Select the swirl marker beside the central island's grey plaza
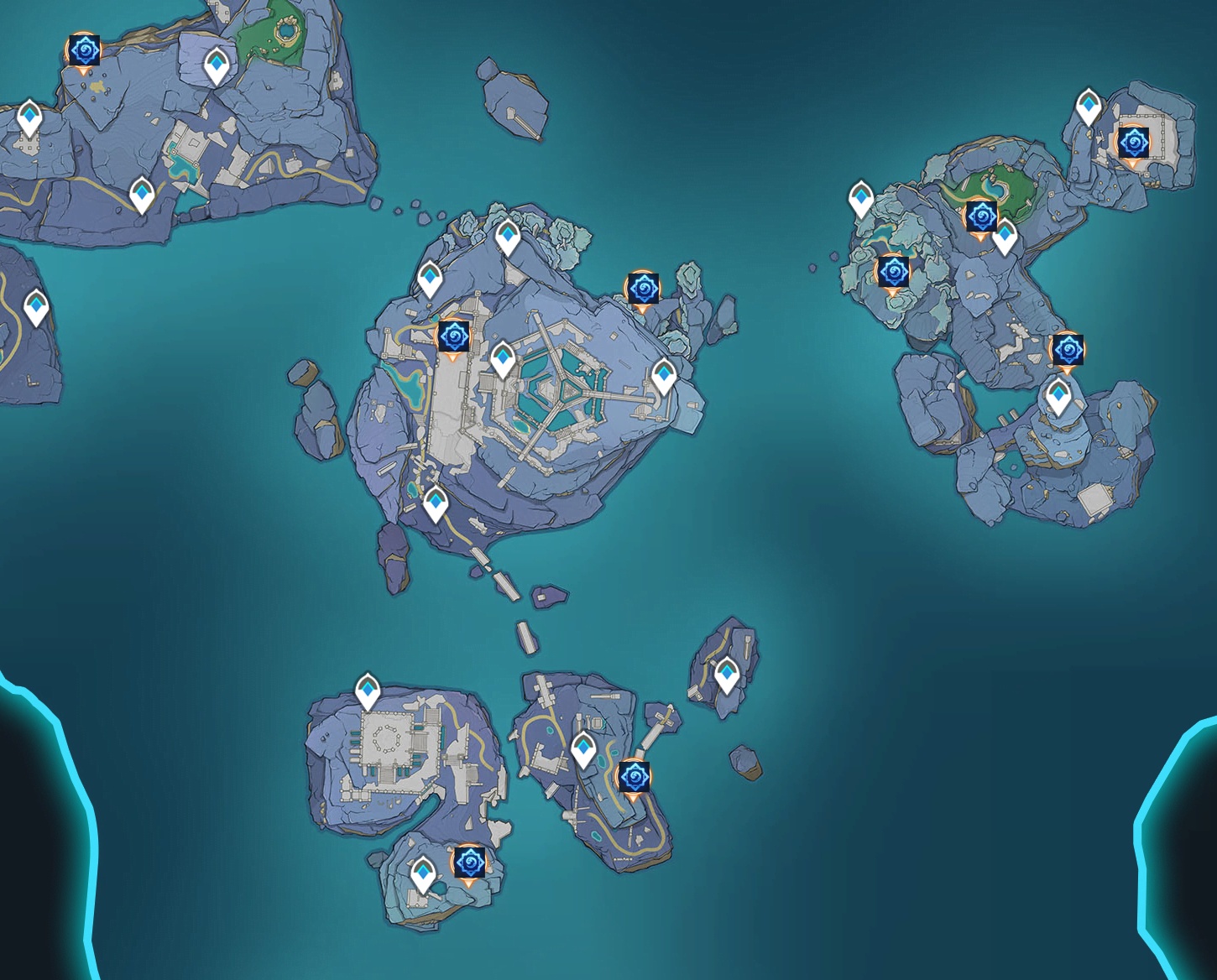 [454, 337]
